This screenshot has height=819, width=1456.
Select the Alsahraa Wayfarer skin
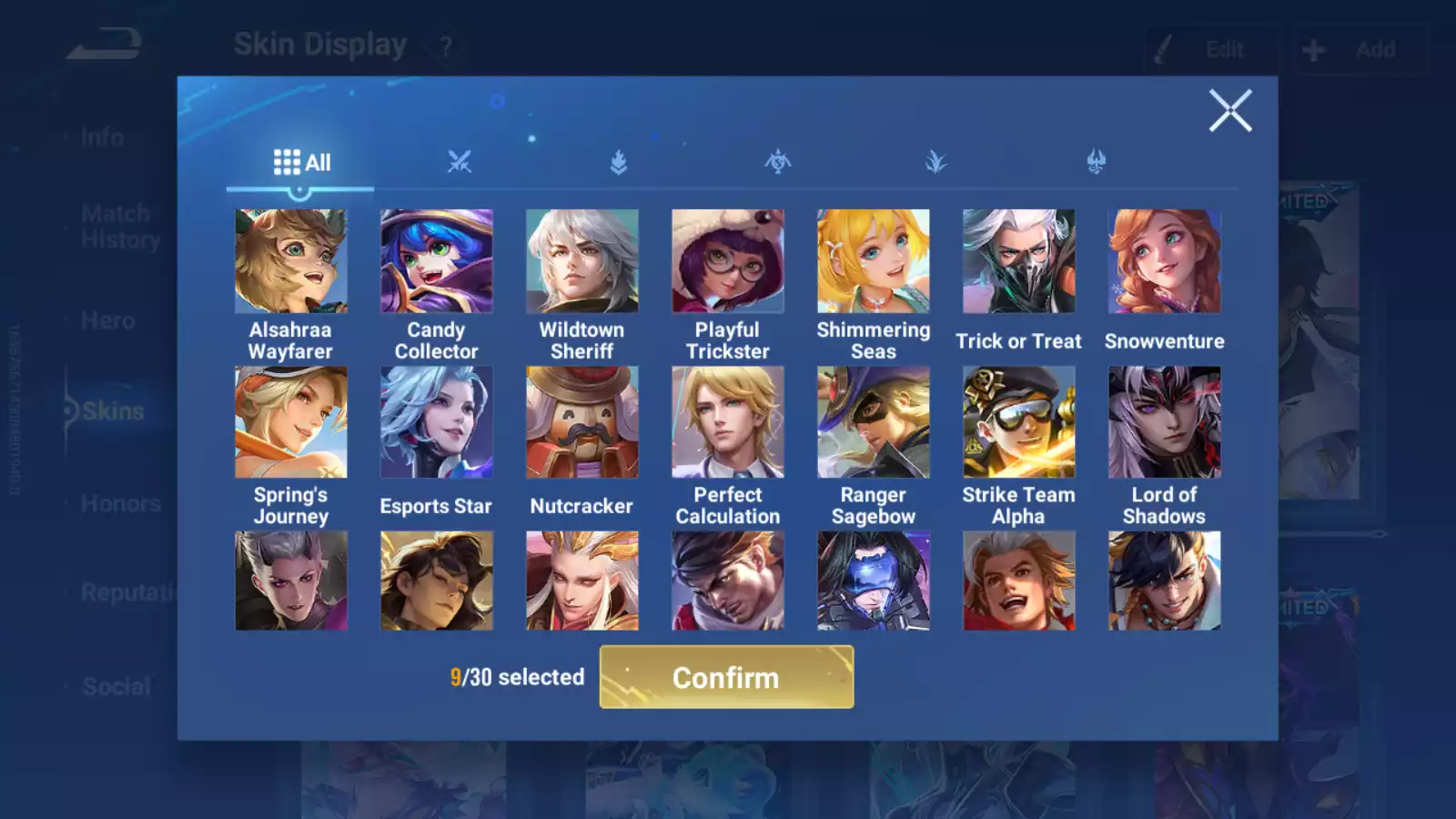[291, 262]
